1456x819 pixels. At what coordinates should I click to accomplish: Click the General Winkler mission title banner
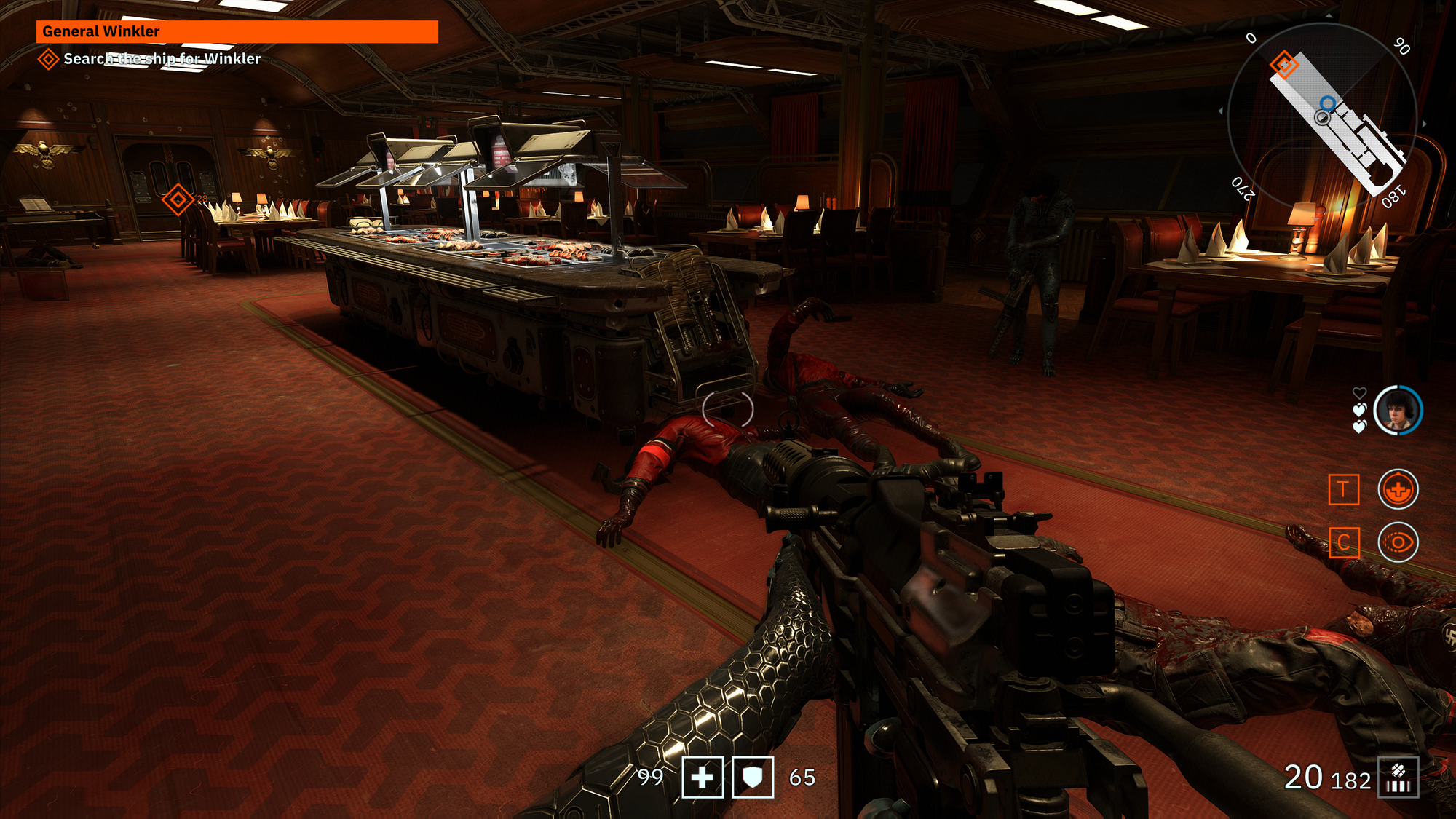pos(237,31)
